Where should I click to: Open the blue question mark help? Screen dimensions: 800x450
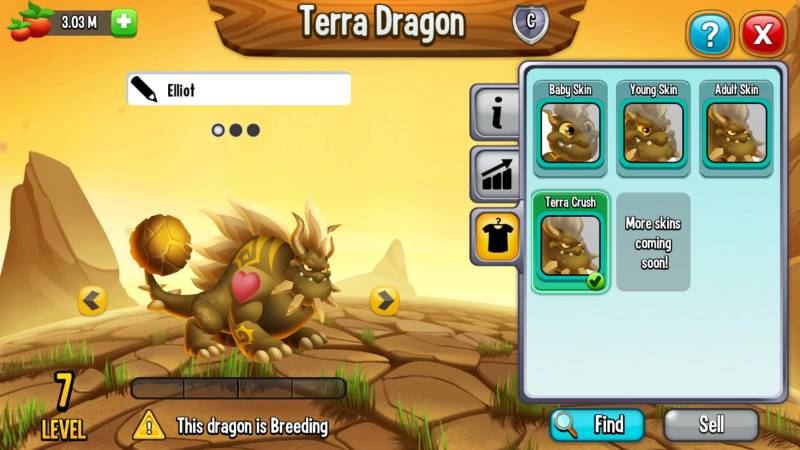[710, 36]
